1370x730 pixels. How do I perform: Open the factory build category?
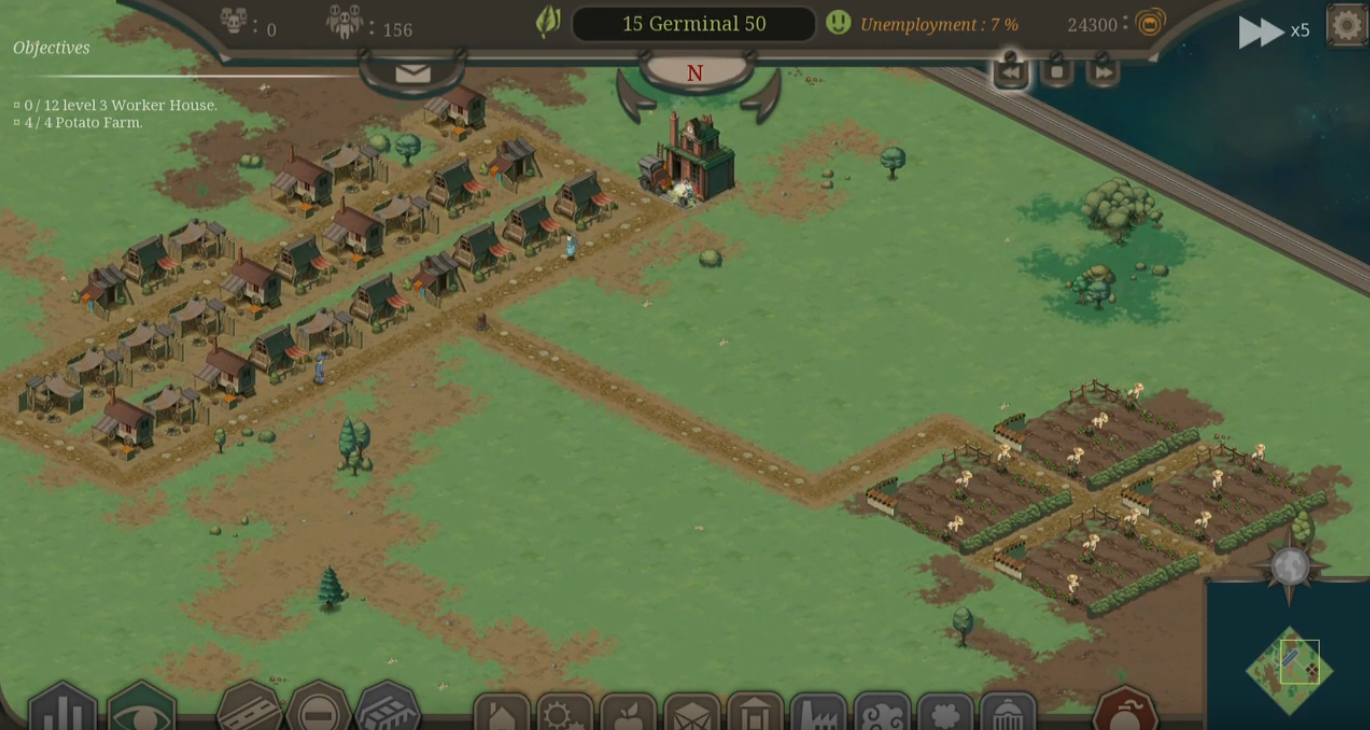pyautogui.click(x=818, y=714)
